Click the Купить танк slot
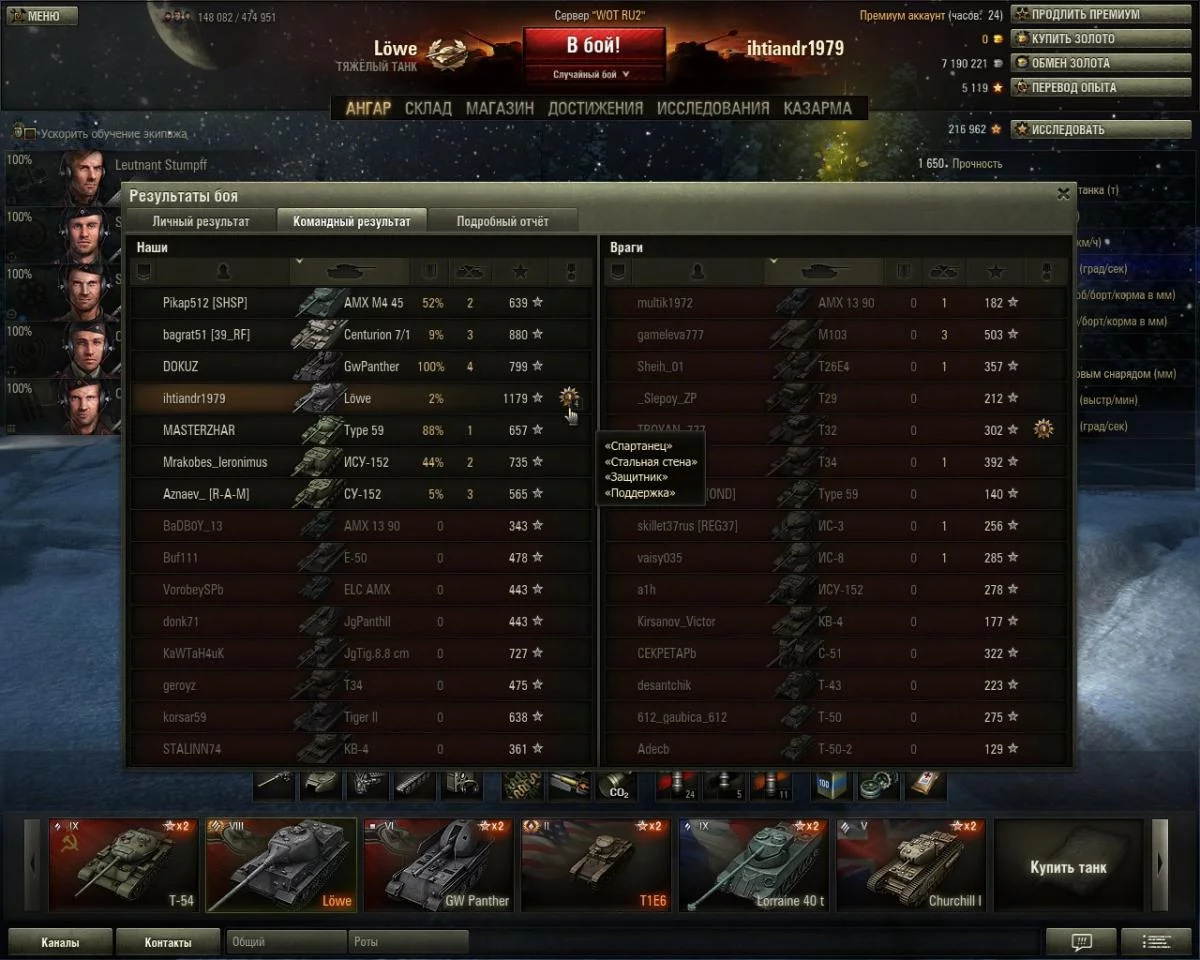Screen dimensions: 1200x960 (x=1068, y=866)
